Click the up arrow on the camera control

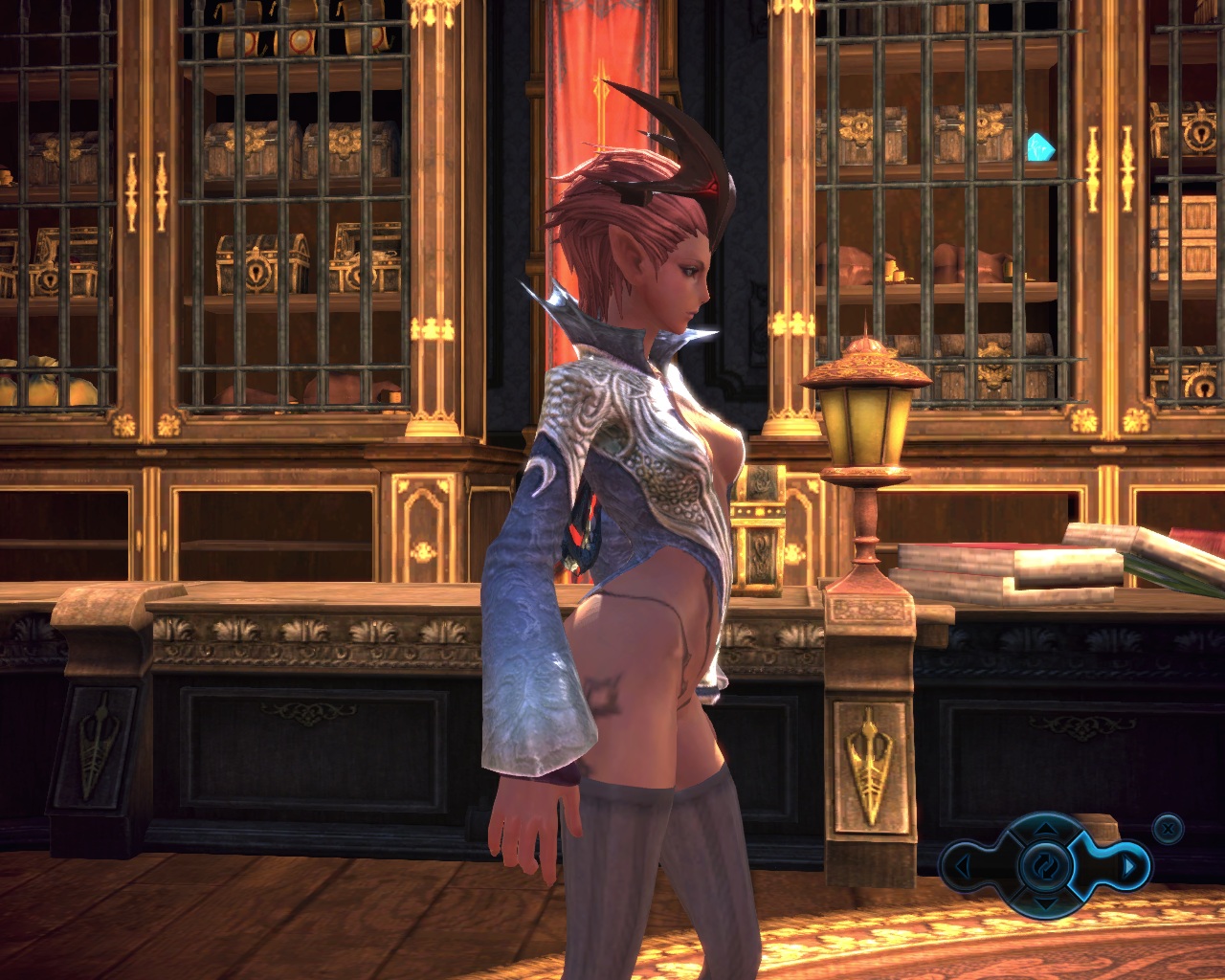1045,829
